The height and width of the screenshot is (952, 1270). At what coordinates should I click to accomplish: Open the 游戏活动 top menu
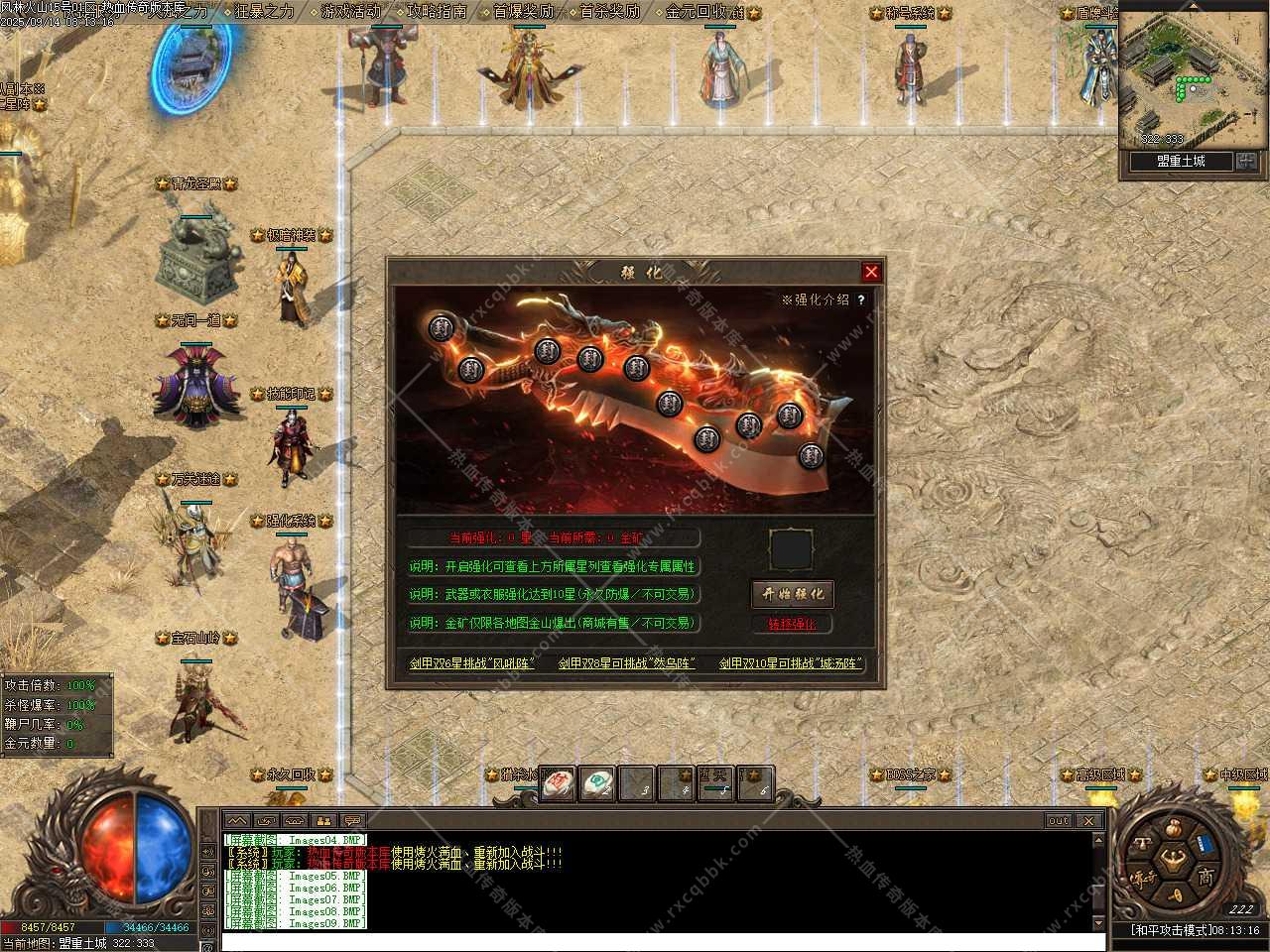pos(350,12)
